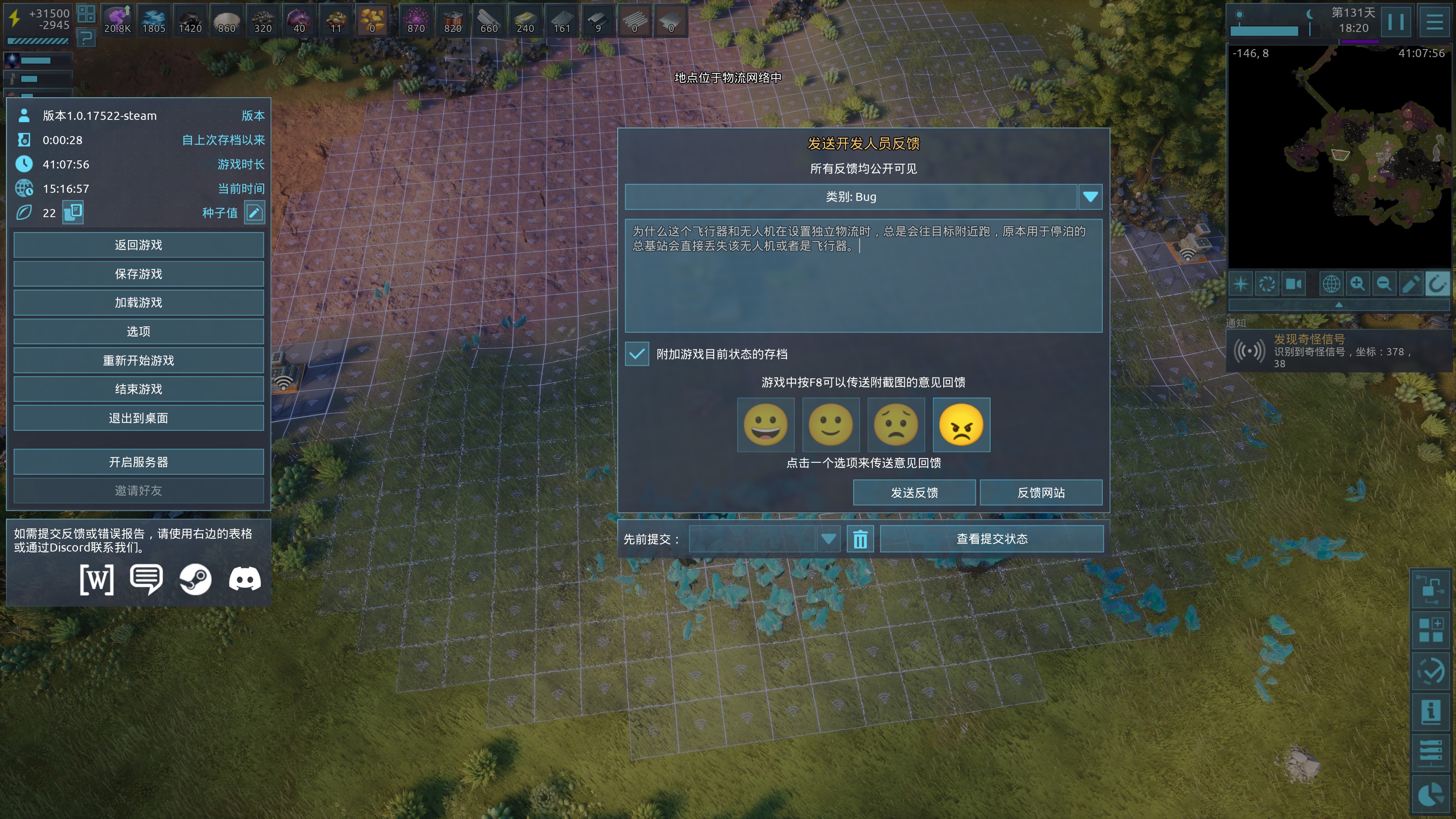This screenshot has height=819, width=1456.
Task: Delete previous submission with trash icon
Action: coord(860,539)
